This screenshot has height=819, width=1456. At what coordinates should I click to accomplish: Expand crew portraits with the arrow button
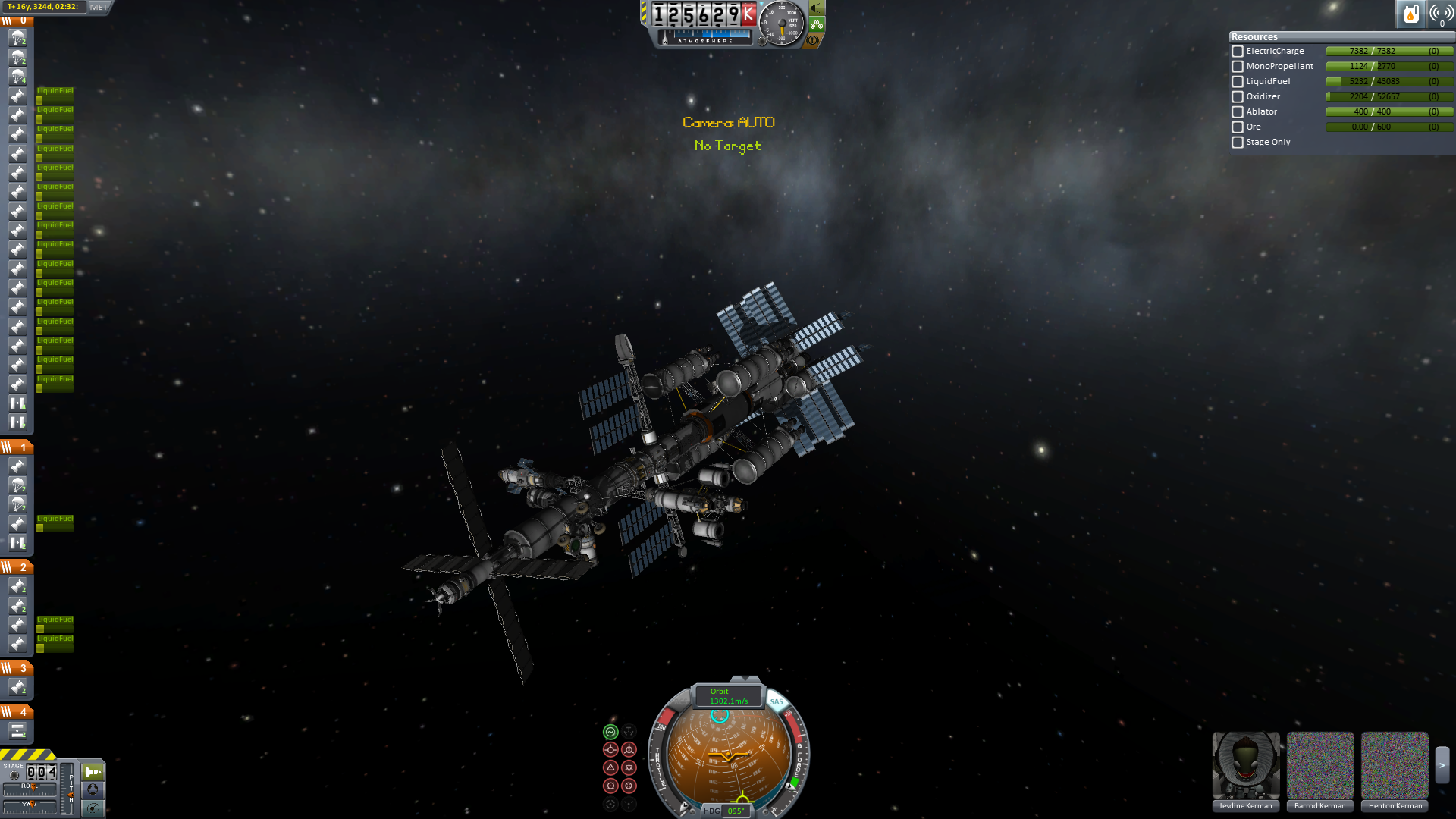tap(1442, 766)
